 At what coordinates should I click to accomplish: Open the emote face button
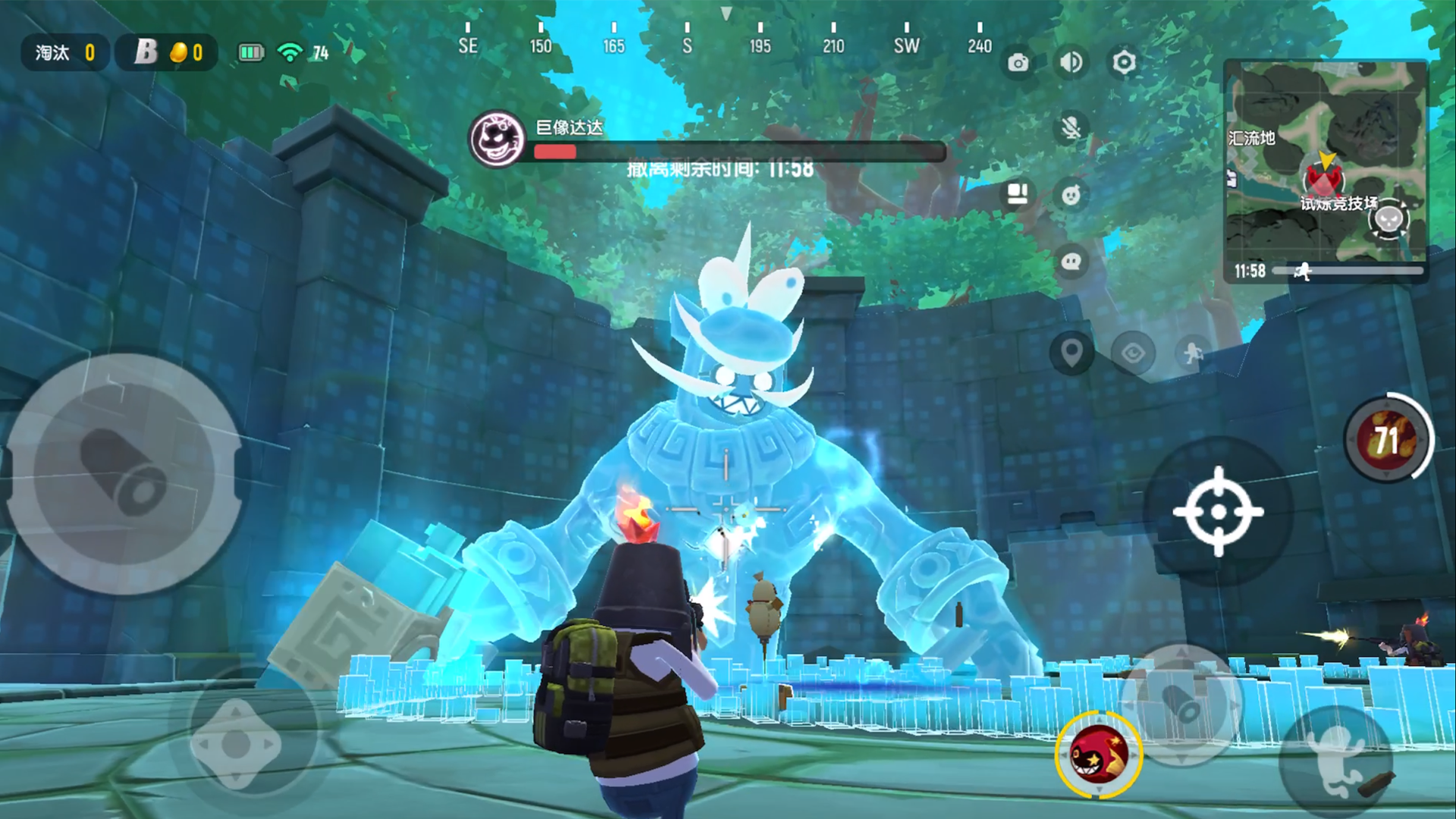[x=1071, y=195]
